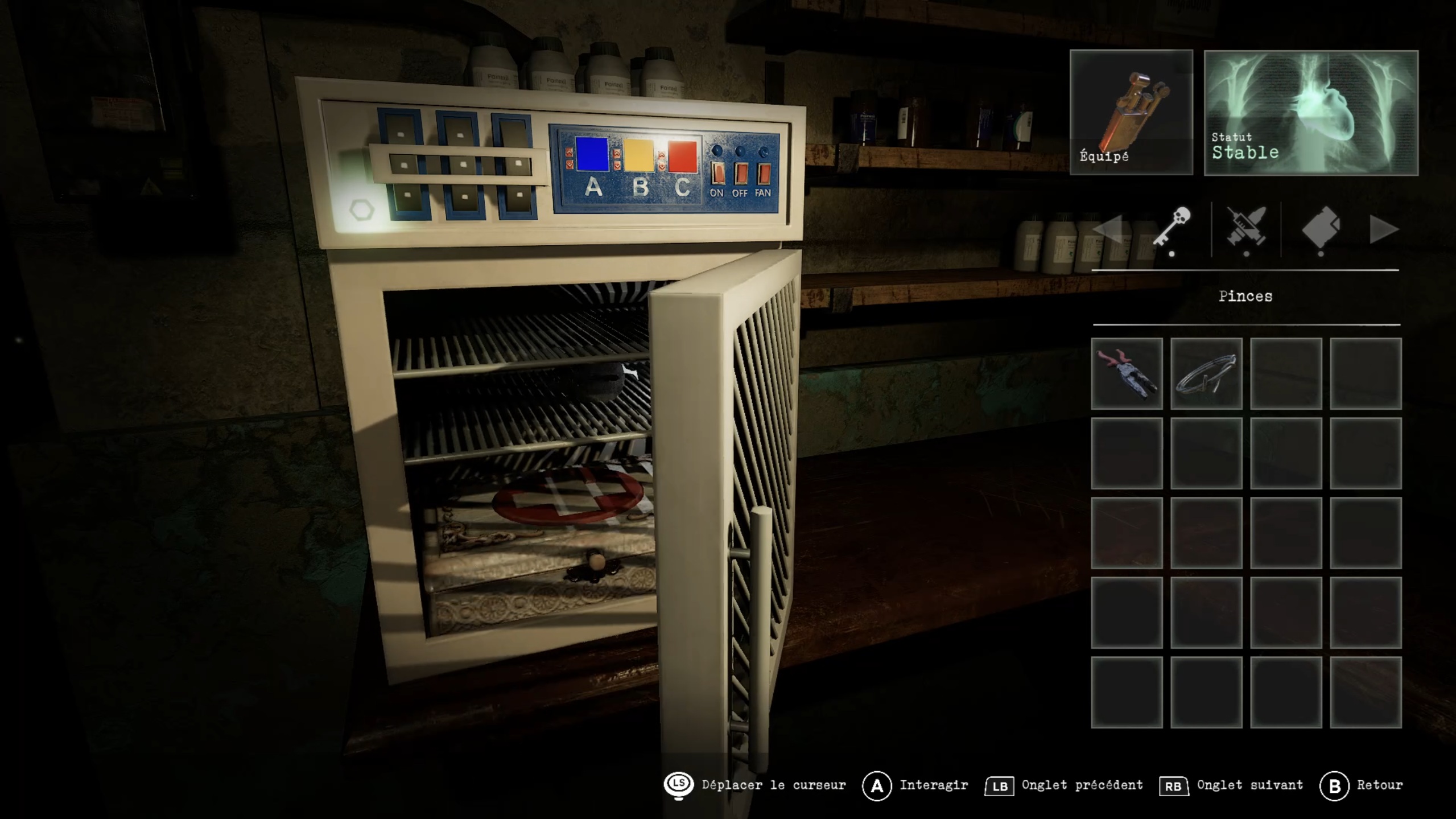The image size is (1456, 819).
Task: Open the Statut health panel
Action: 1310,113
